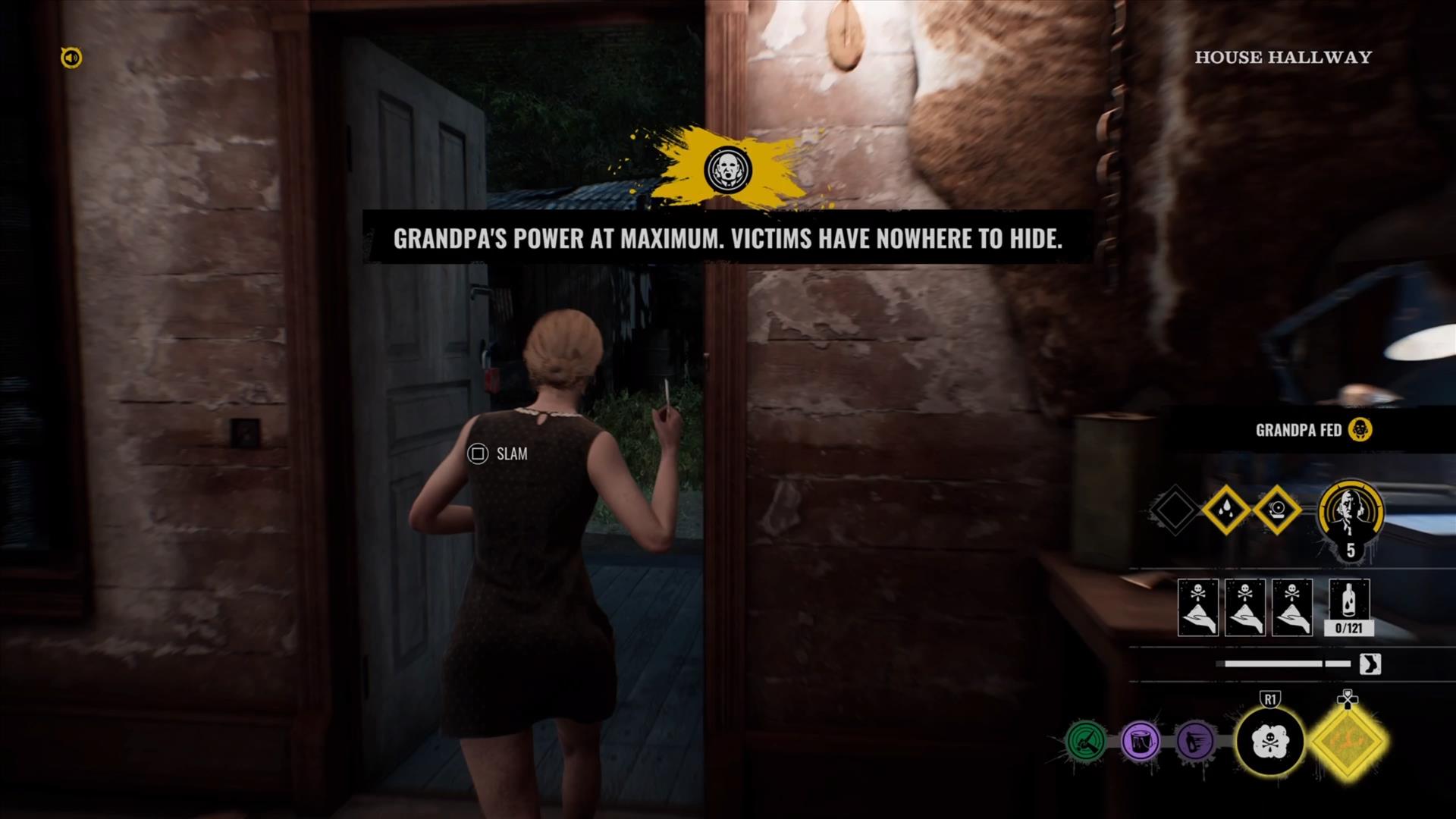The height and width of the screenshot is (819, 1456).
Task: Select the water droplets Grandpa perk
Action: click(1226, 510)
